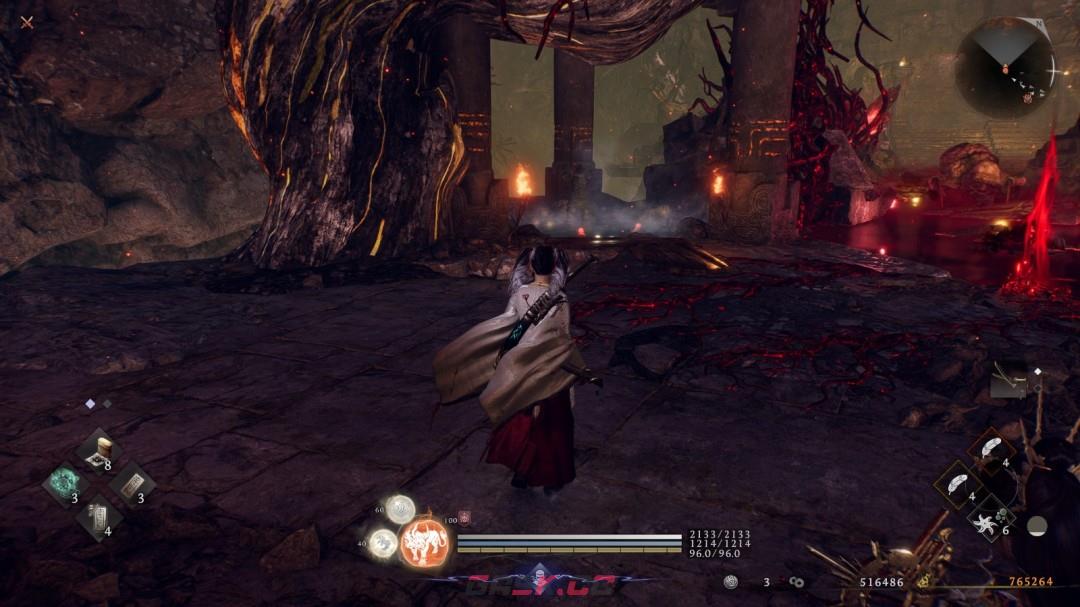Trigger the upper white skill orb marked 60
The height and width of the screenshot is (607, 1080).
(400, 509)
